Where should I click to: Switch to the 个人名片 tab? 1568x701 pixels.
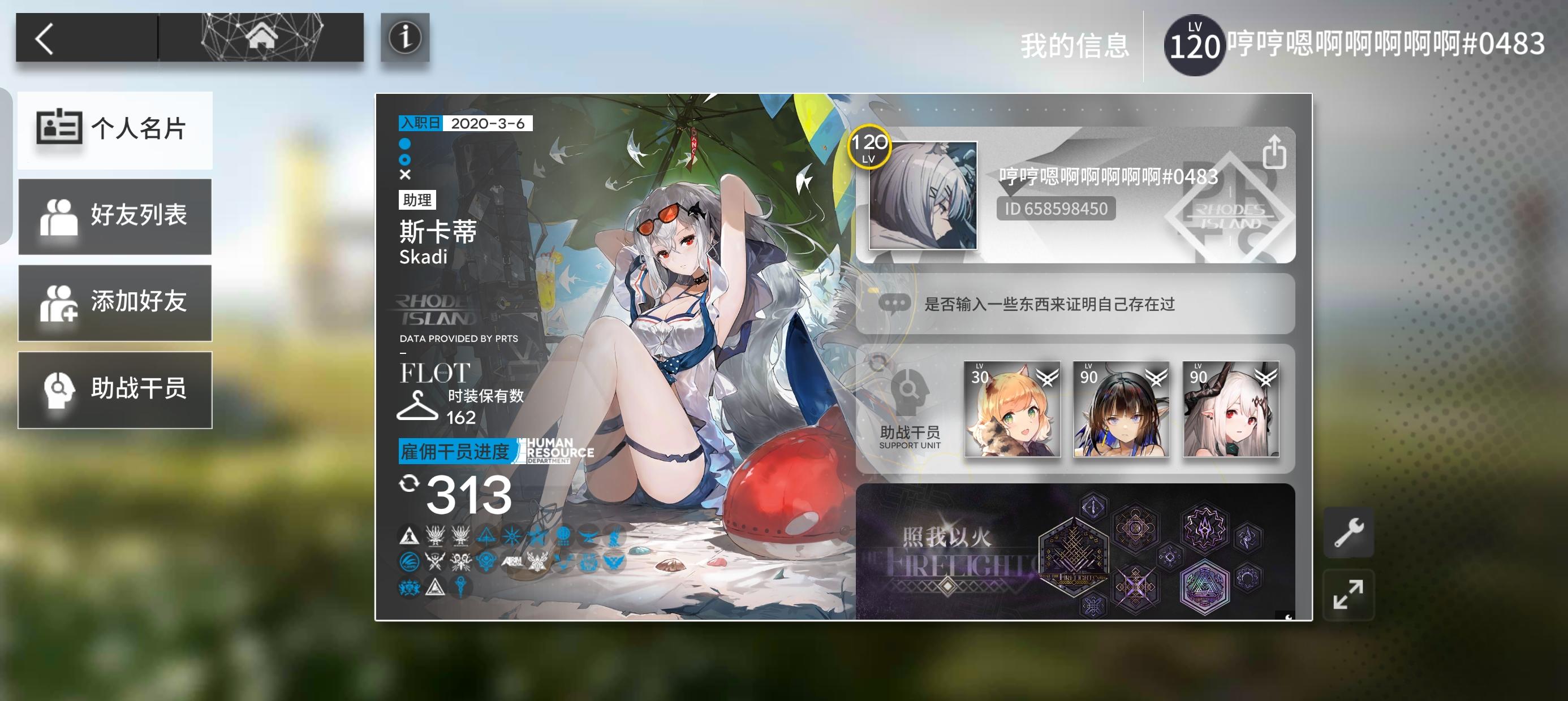pos(115,129)
